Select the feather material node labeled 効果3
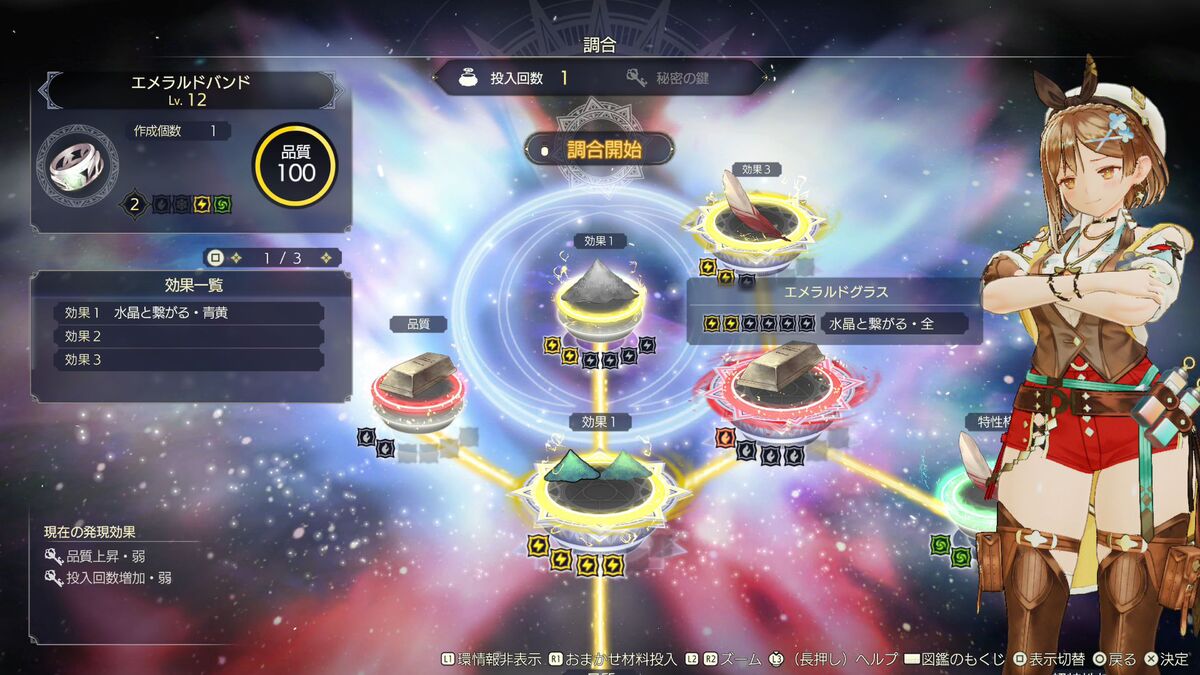This screenshot has width=1200, height=675. [757, 215]
